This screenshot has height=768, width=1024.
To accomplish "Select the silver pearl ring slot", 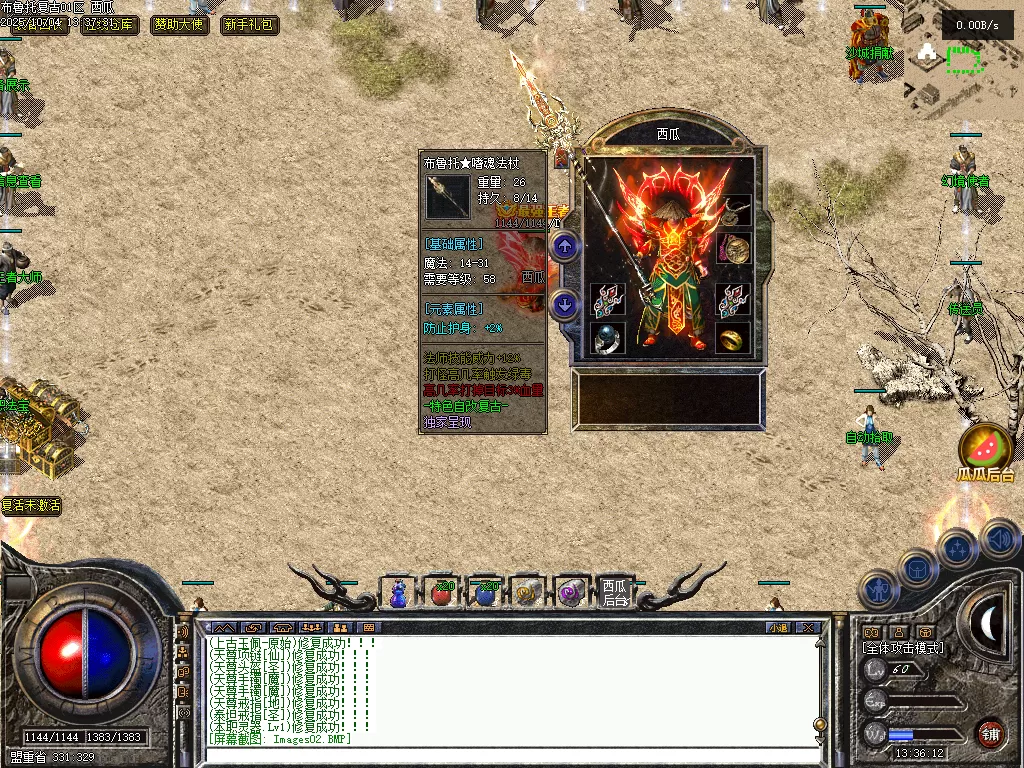I will click(x=607, y=338).
